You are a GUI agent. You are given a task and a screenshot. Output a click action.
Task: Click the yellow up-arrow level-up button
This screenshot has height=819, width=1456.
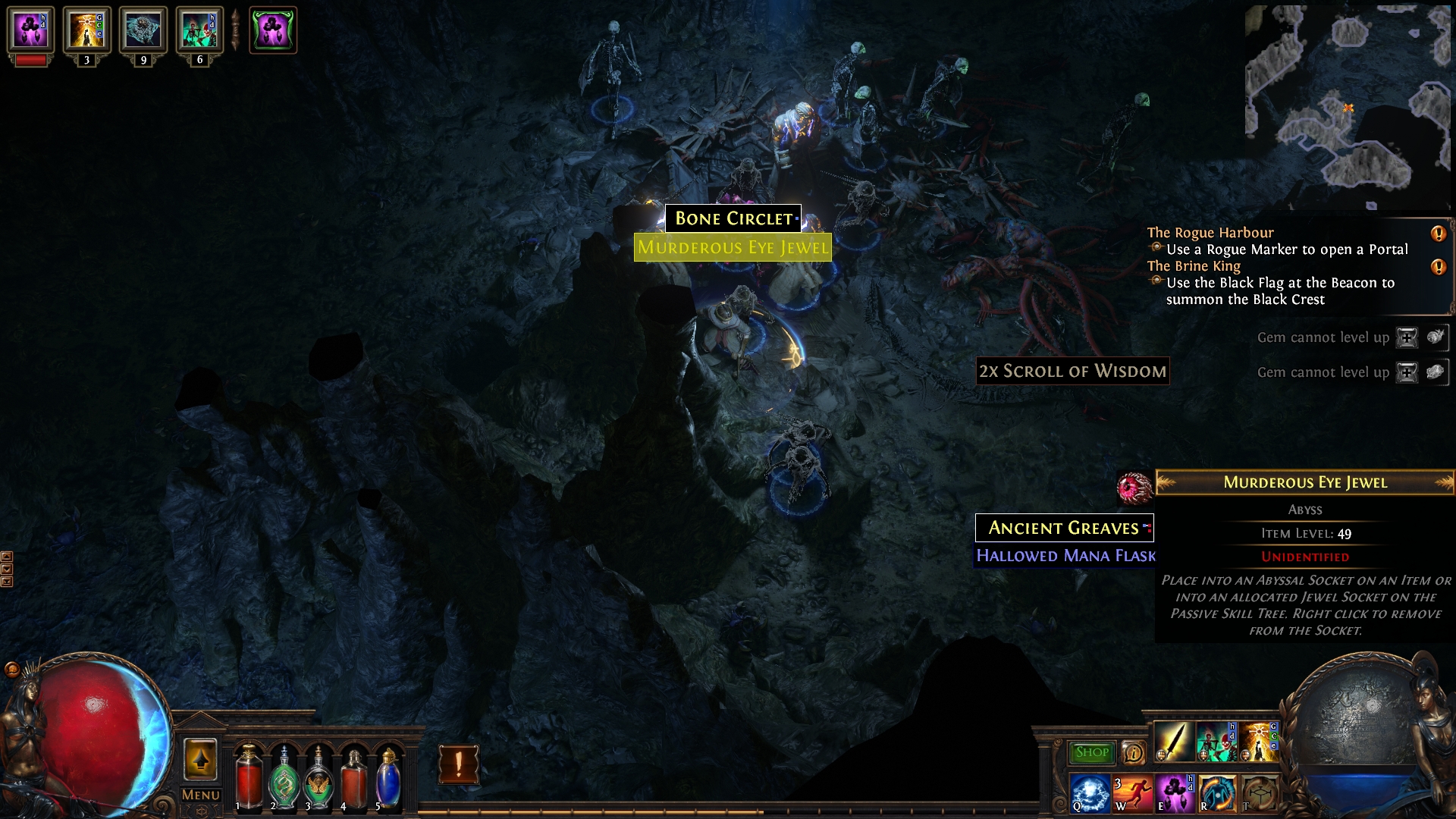pyautogui.click(x=200, y=759)
